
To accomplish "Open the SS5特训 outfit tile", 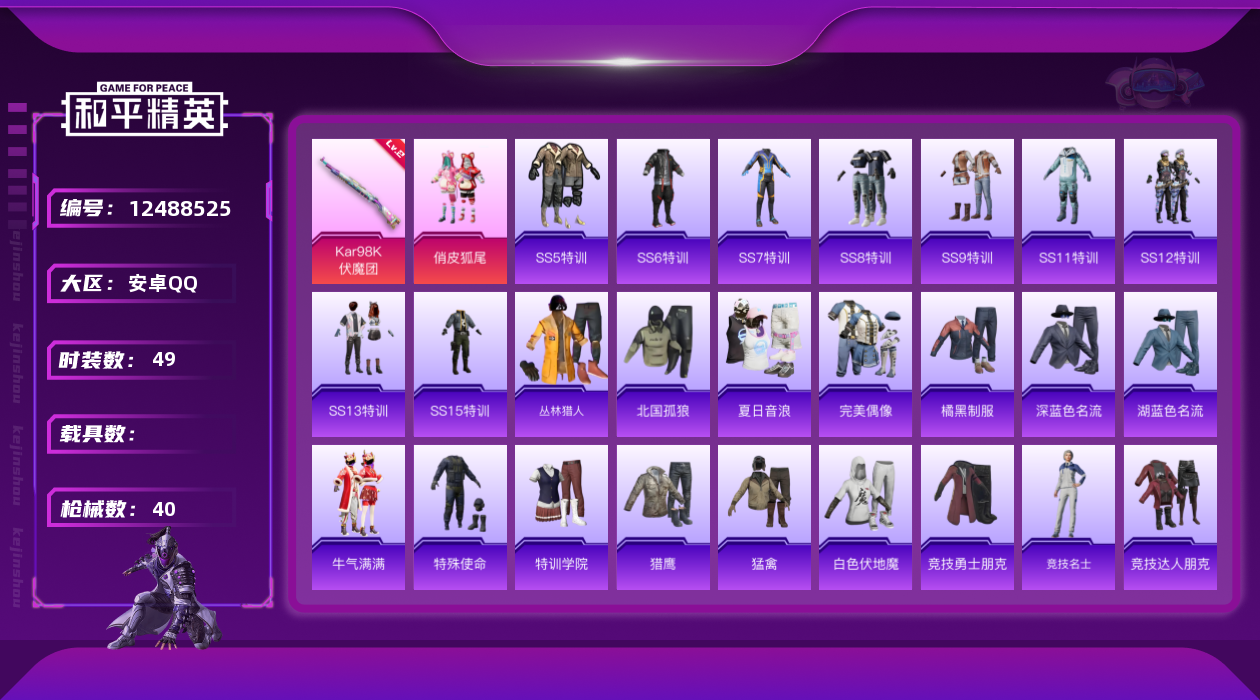I will 561,211.
